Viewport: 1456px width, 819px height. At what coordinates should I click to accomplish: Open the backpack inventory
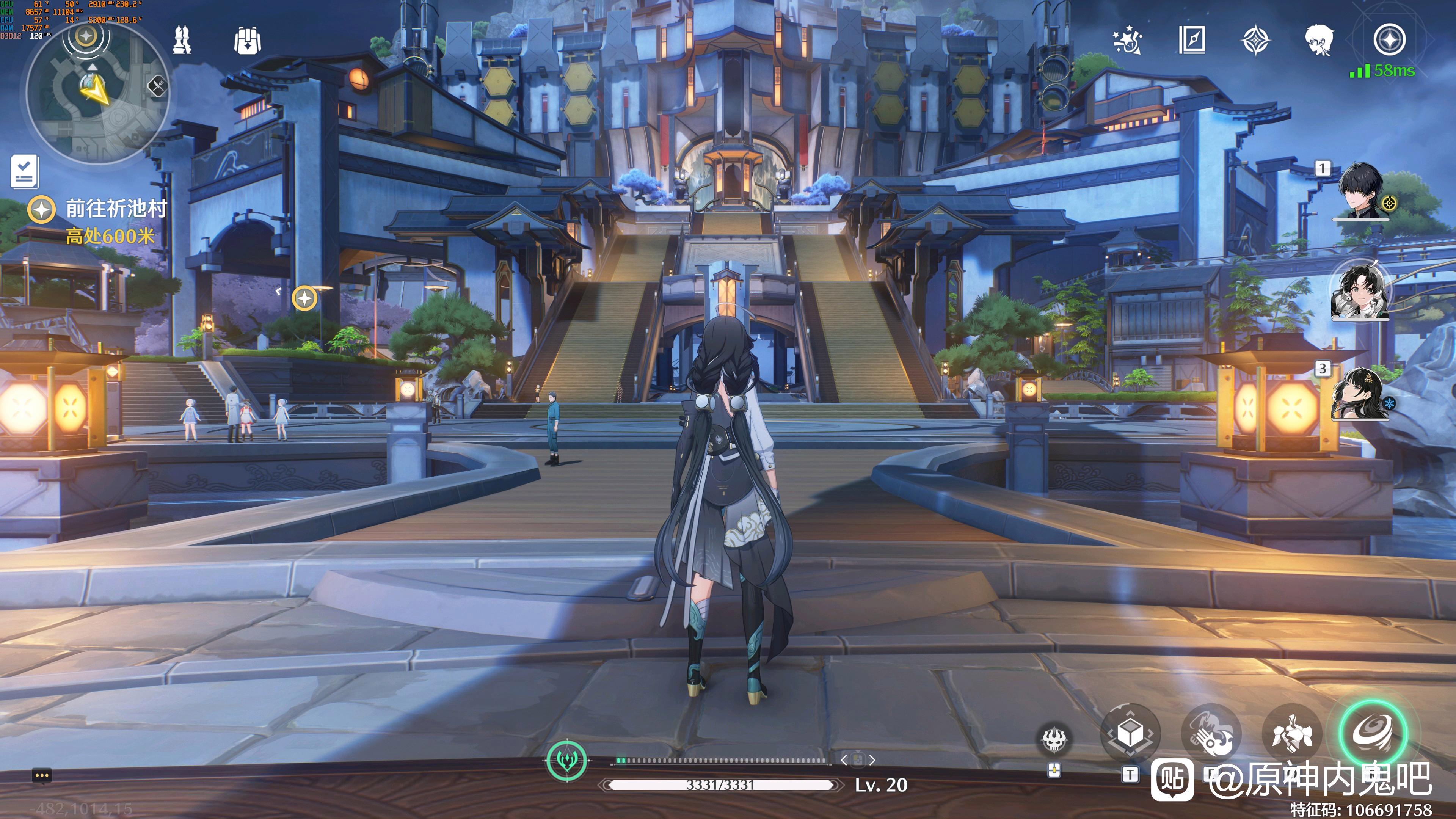pos(247,41)
